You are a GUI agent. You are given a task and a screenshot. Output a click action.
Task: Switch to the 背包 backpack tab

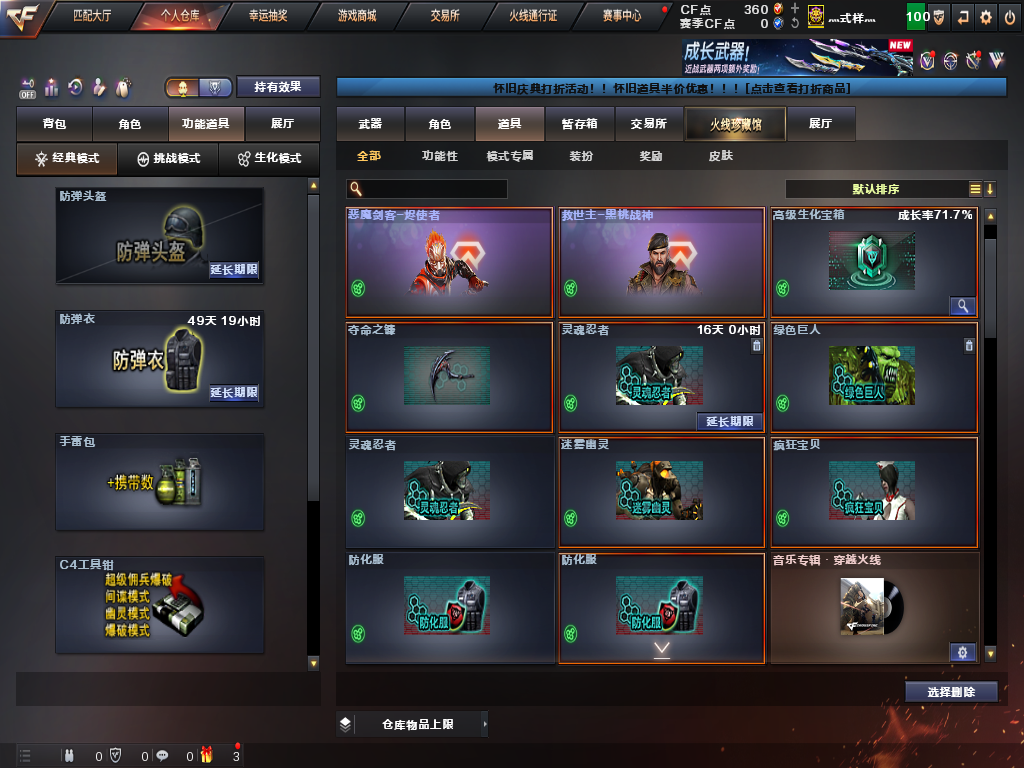pyautogui.click(x=54, y=125)
